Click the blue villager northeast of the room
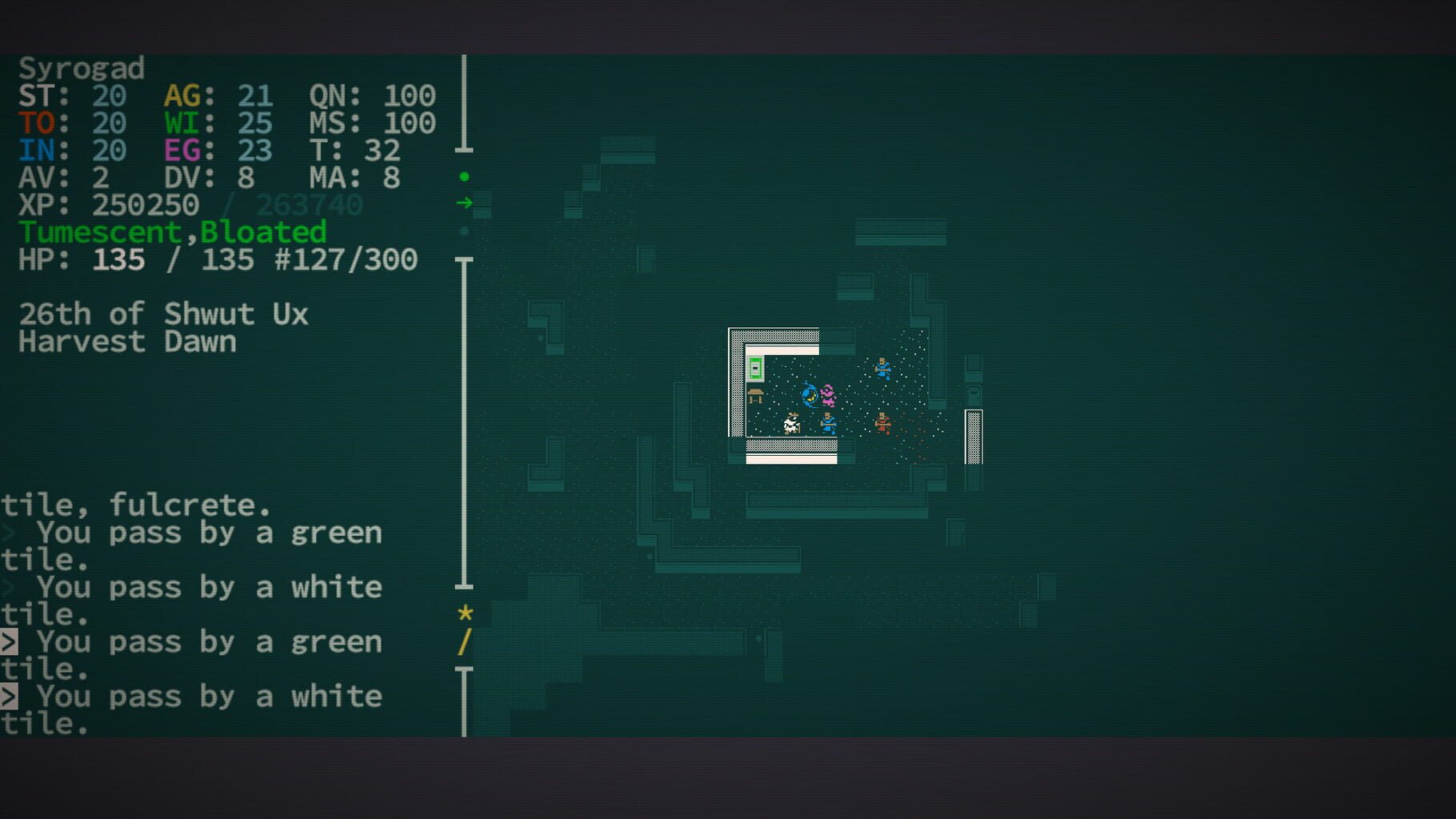Screen dimensions: 1456x819 pyautogui.click(x=883, y=369)
